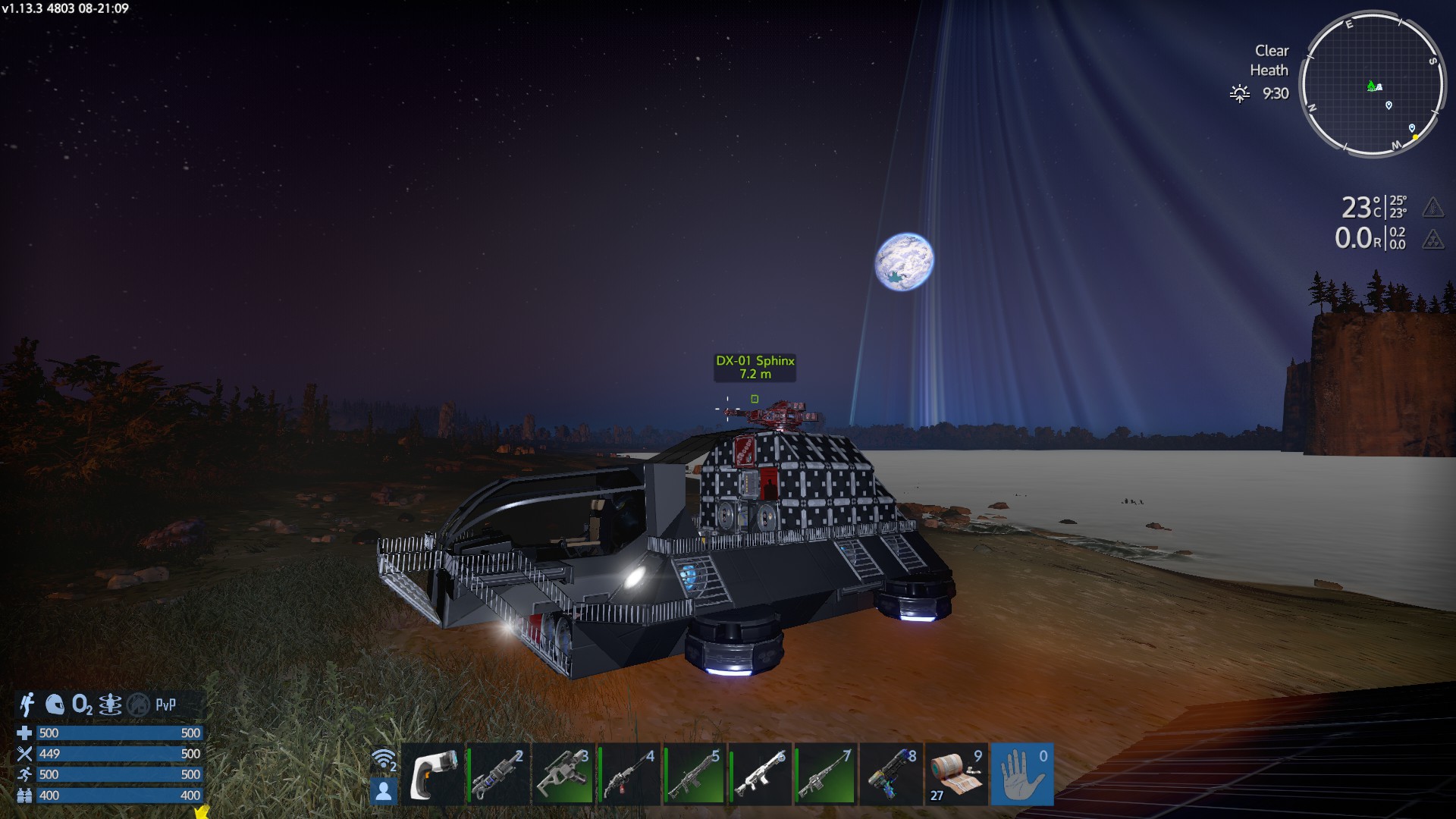Image resolution: width=1456 pixels, height=819 pixels.
Task: Click the PvP status indicator
Action: pos(165,704)
